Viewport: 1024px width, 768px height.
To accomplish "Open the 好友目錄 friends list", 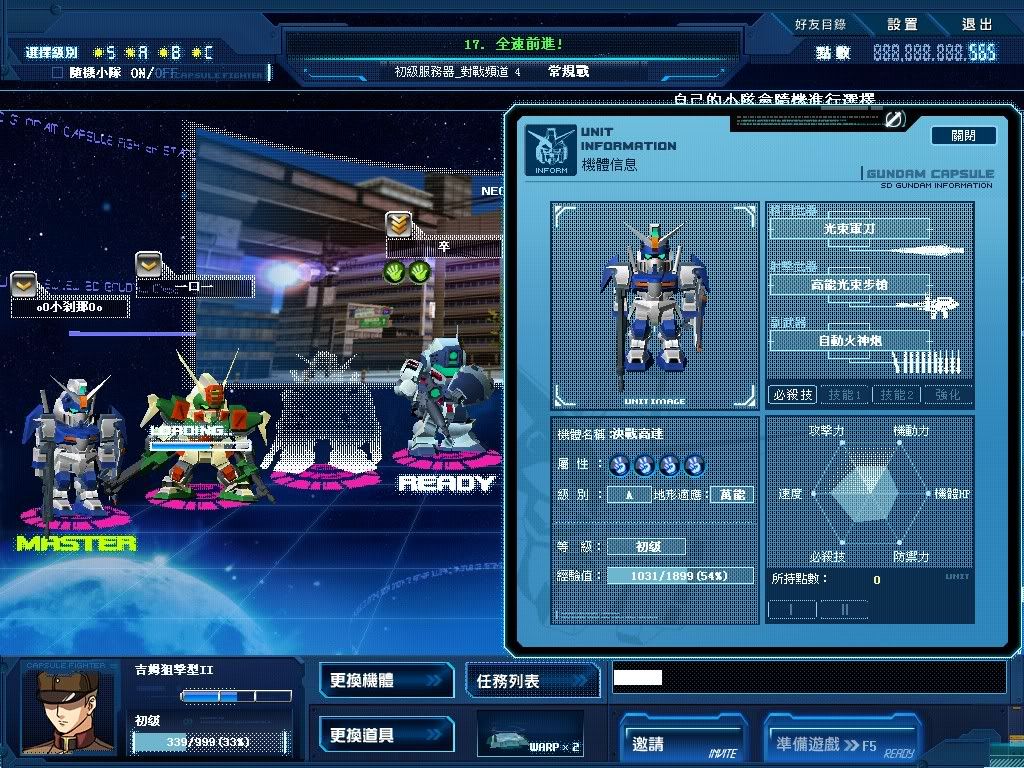I will 820,24.
